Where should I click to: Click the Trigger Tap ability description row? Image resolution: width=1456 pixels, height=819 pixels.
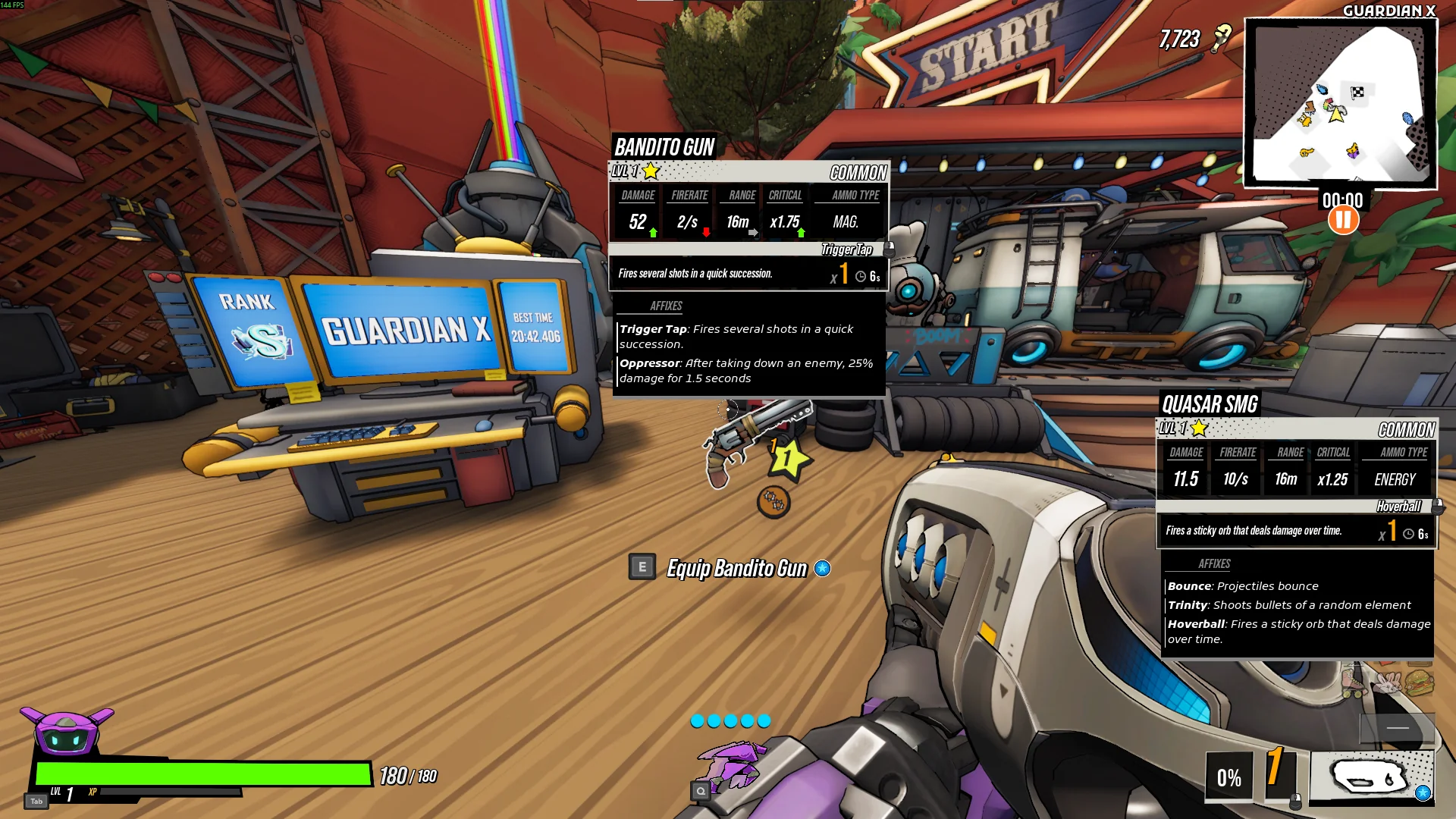coord(748,274)
